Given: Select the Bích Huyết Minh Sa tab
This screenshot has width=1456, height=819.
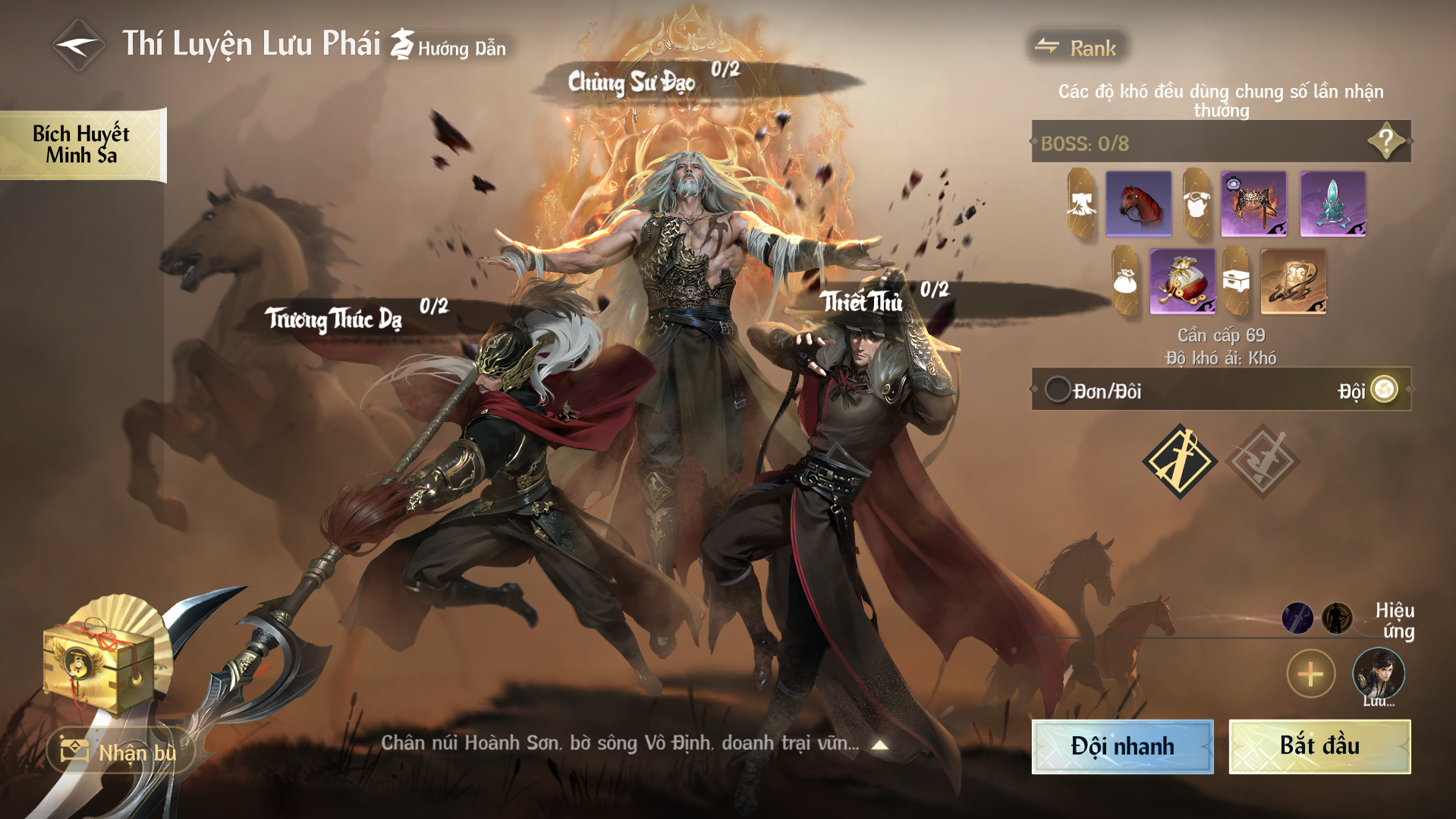Looking at the screenshot, I should (x=82, y=144).
